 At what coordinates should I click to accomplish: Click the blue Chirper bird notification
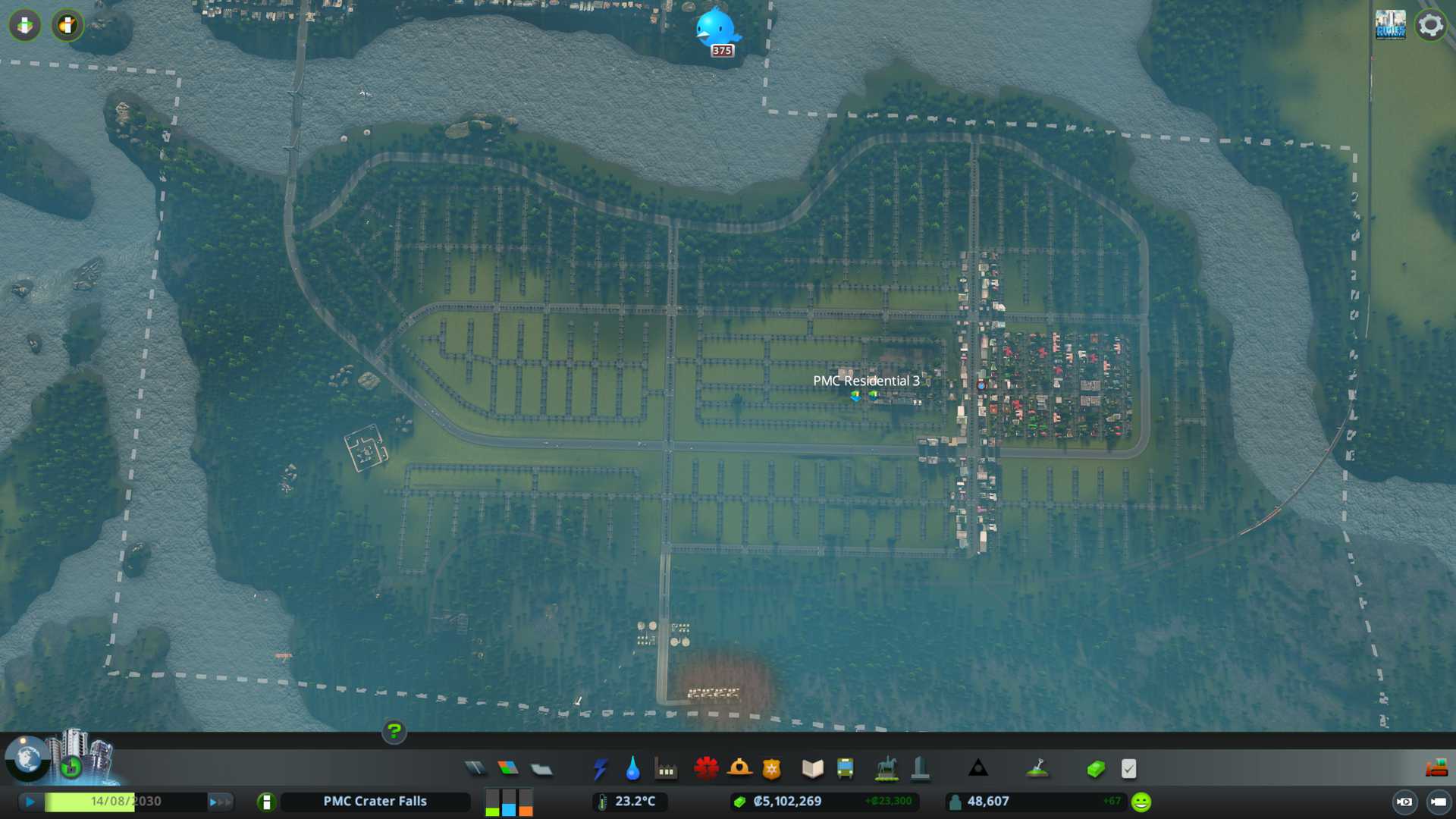click(x=716, y=29)
